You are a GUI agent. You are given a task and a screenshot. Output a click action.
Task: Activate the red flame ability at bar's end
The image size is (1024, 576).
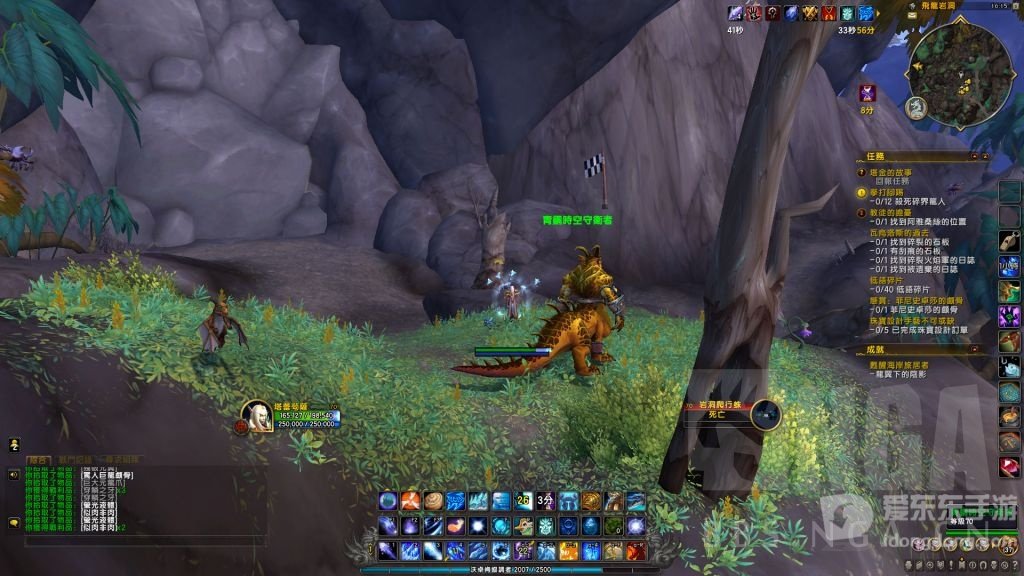[636, 550]
